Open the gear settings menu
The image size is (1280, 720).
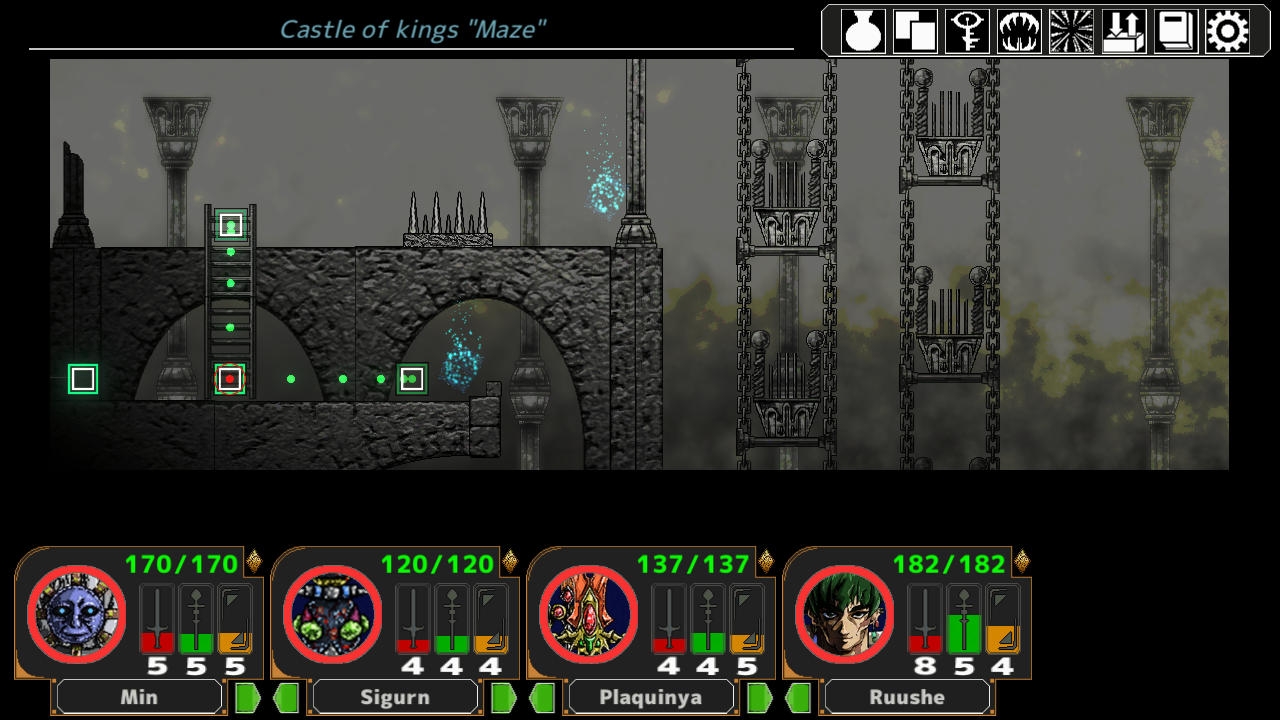point(1227,32)
